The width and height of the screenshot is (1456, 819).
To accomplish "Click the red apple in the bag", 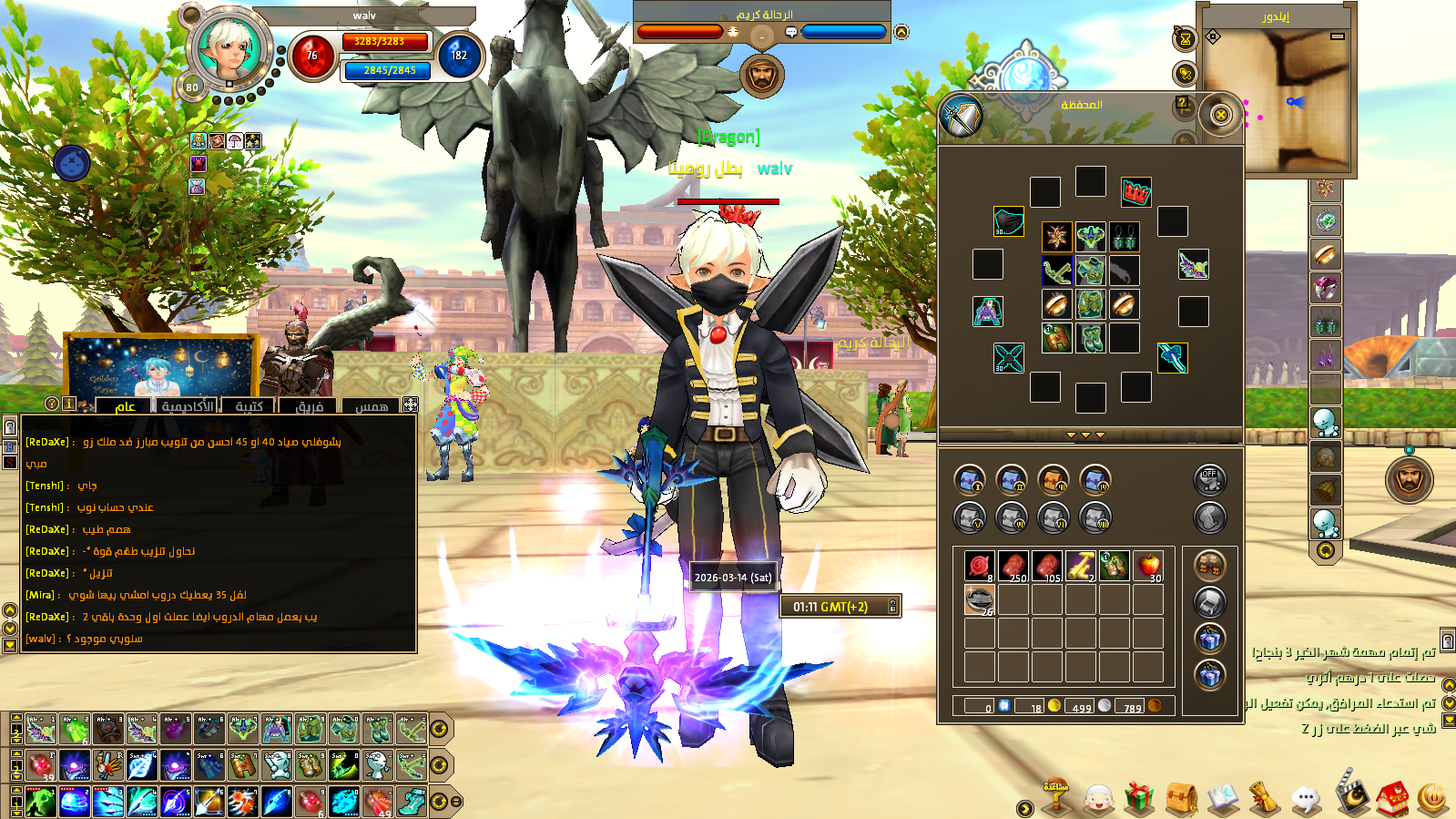I will pos(1148,566).
